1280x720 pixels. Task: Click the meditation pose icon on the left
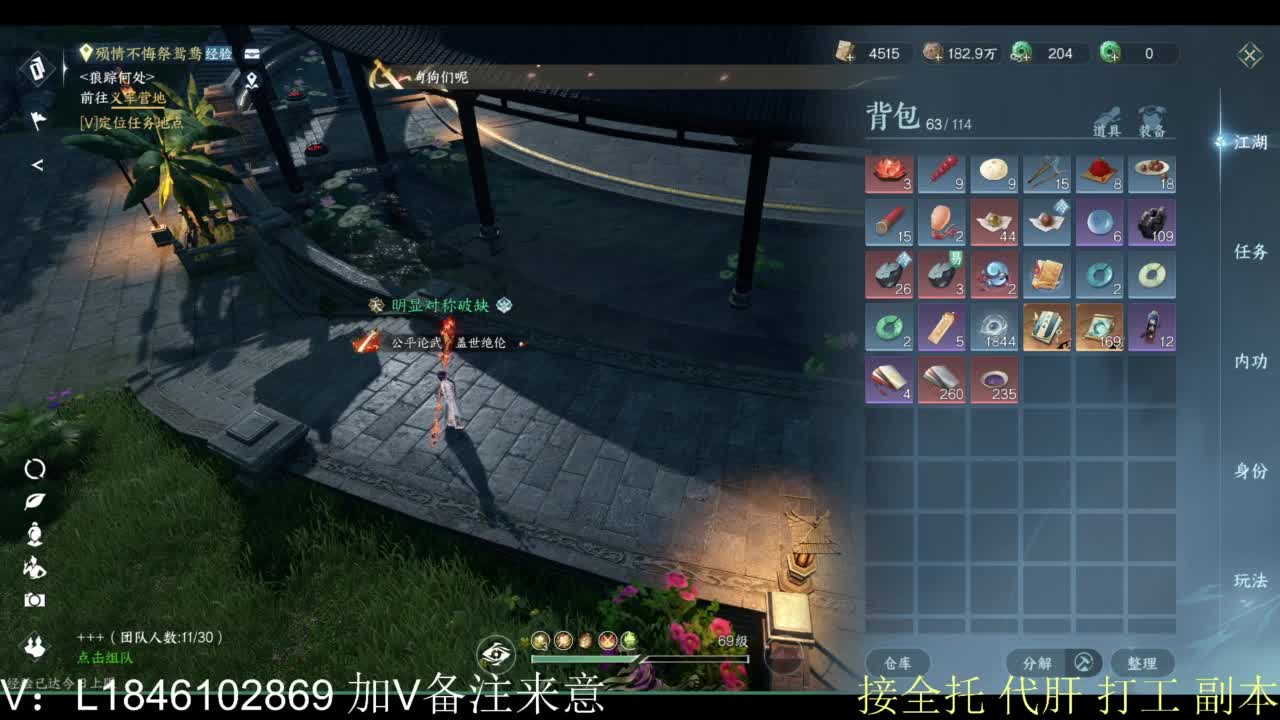(x=33, y=535)
